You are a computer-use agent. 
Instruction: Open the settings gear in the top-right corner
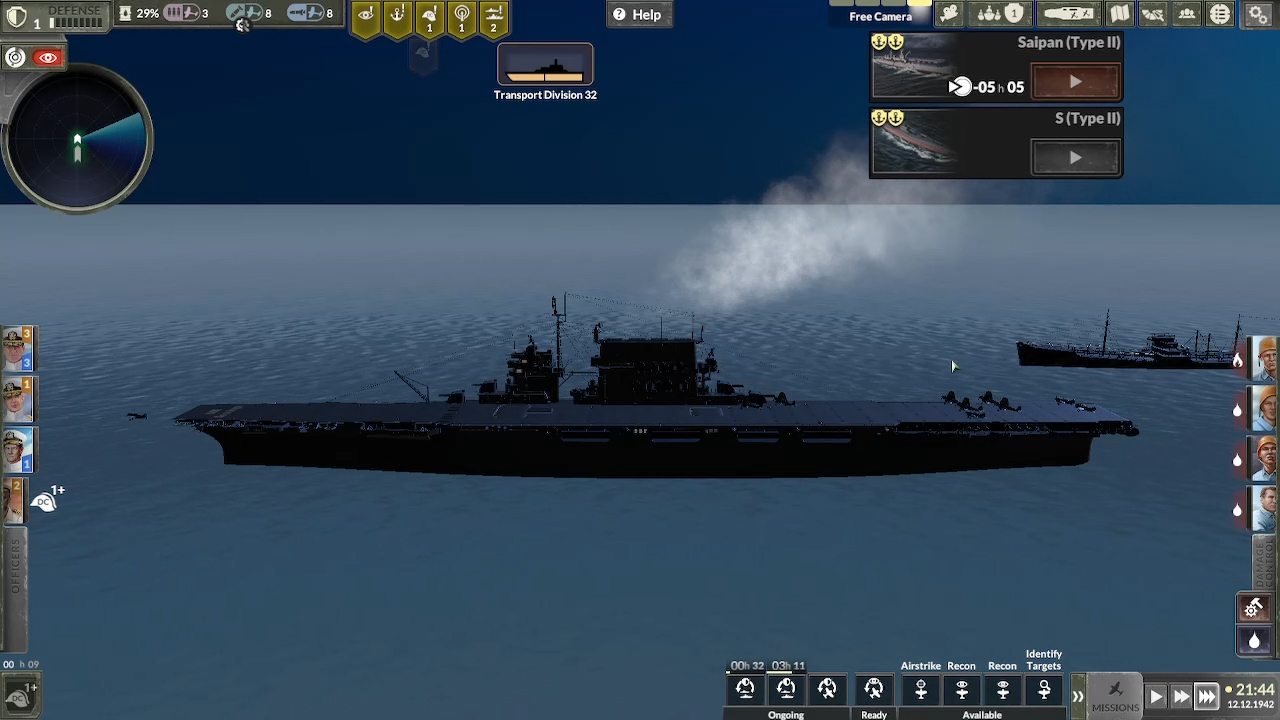click(1257, 15)
